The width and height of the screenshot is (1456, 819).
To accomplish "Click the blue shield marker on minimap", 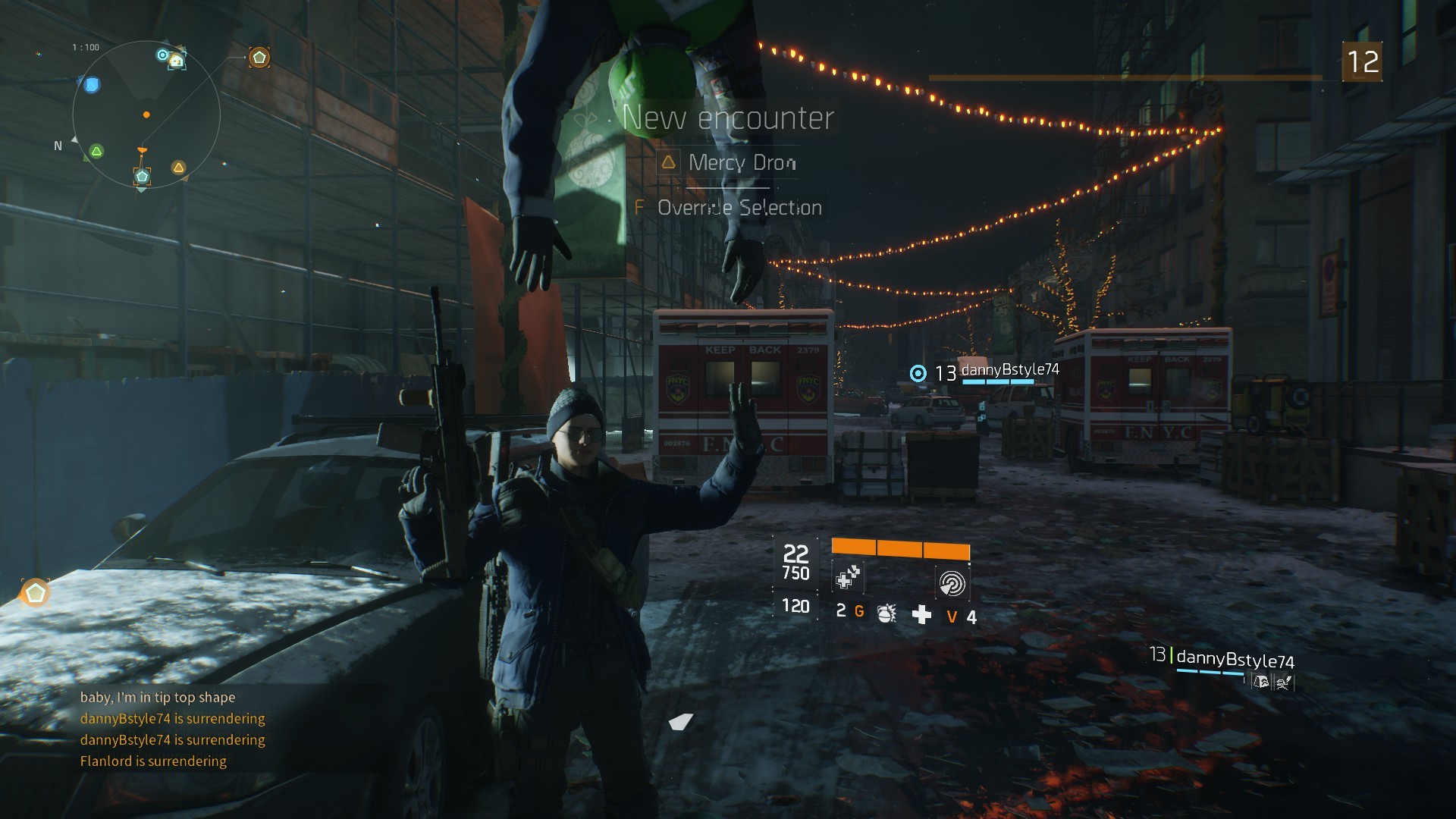I will pyautogui.click(x=92, y=85).
